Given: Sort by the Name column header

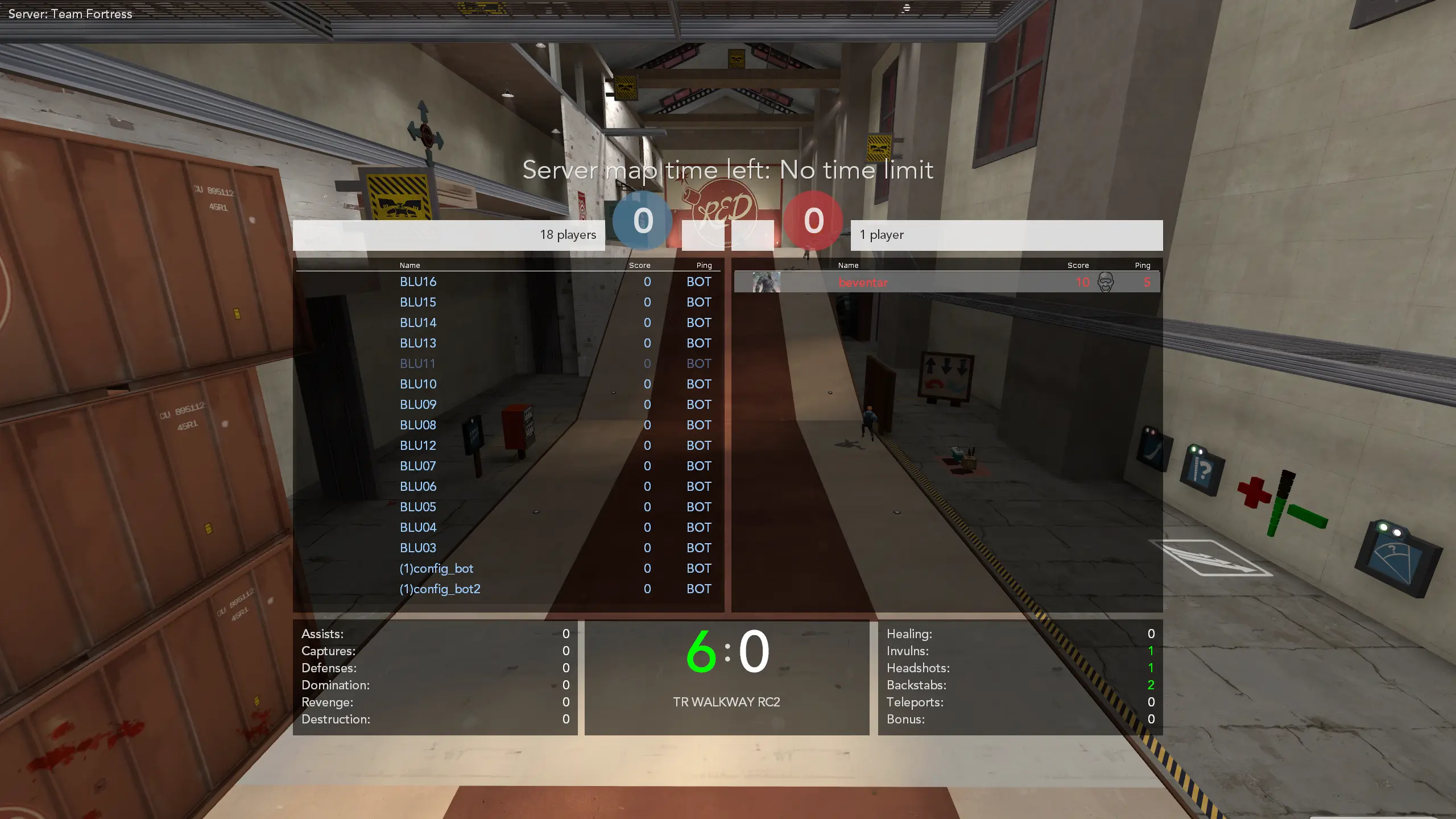Looking at the screenshot, I should [x=409, y=265].
